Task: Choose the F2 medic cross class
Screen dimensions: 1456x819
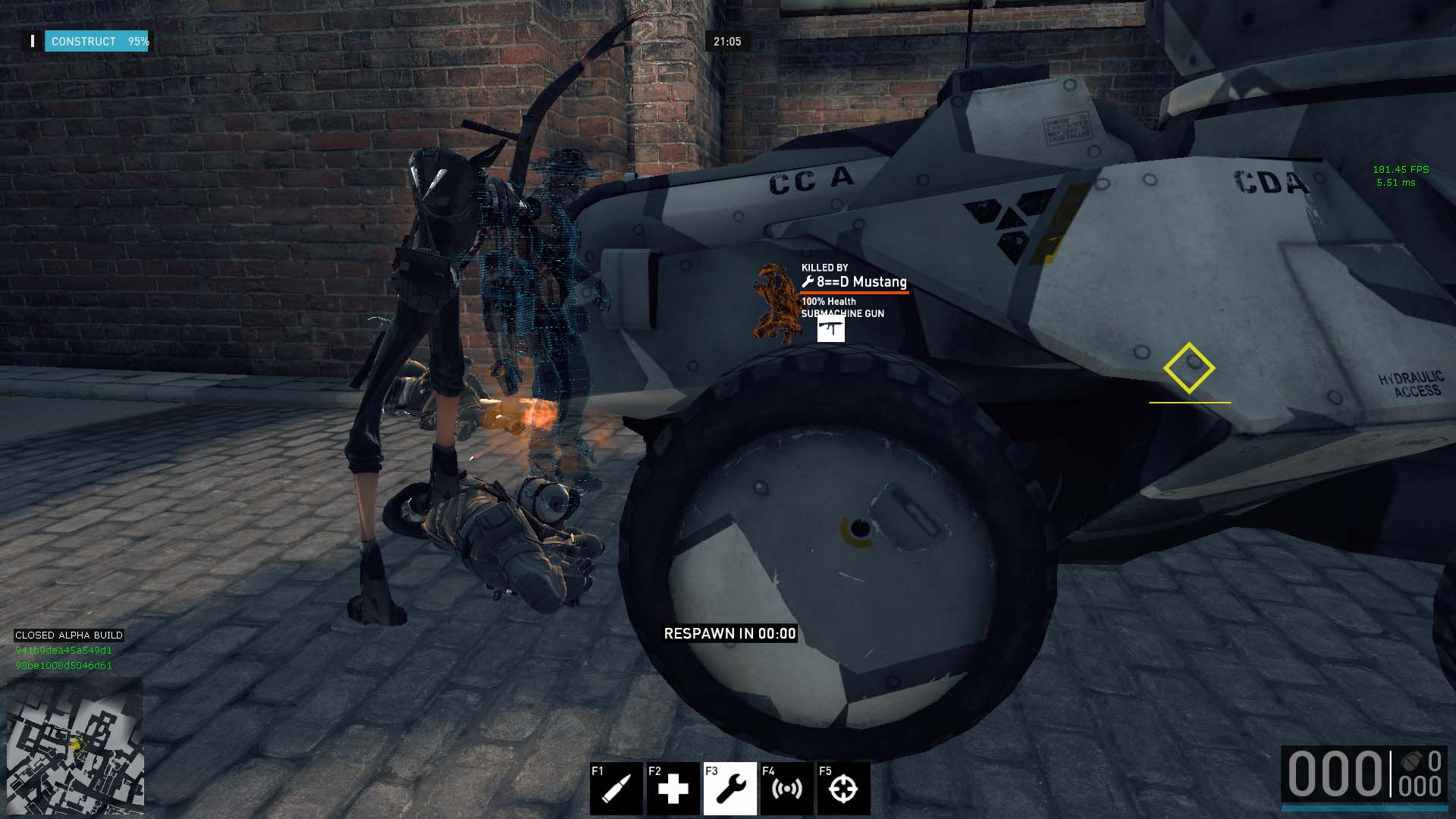Action: pyautogui.click(x=673, y=789)
